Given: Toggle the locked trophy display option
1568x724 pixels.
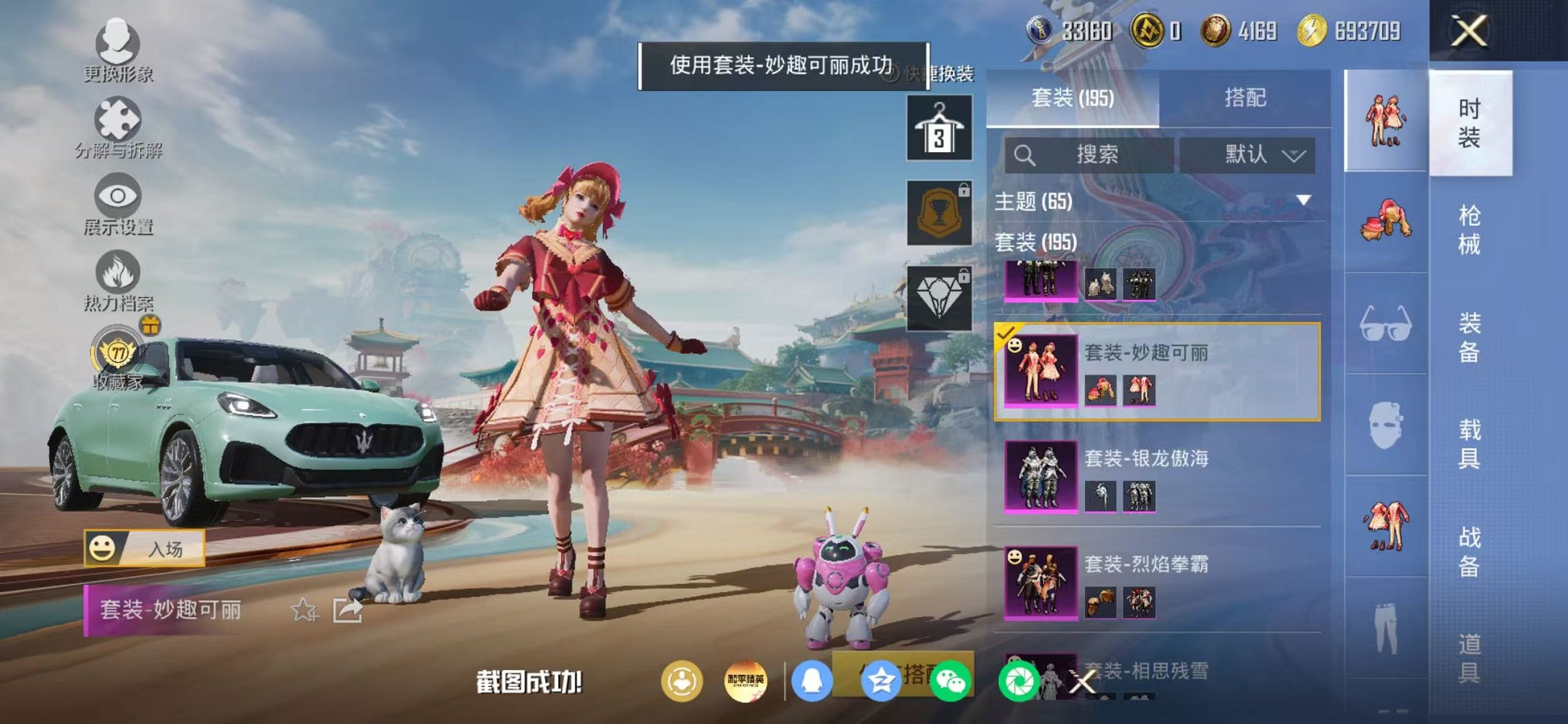Looking at the screenshot, I should pyautogui.click(x=941, y=211).
